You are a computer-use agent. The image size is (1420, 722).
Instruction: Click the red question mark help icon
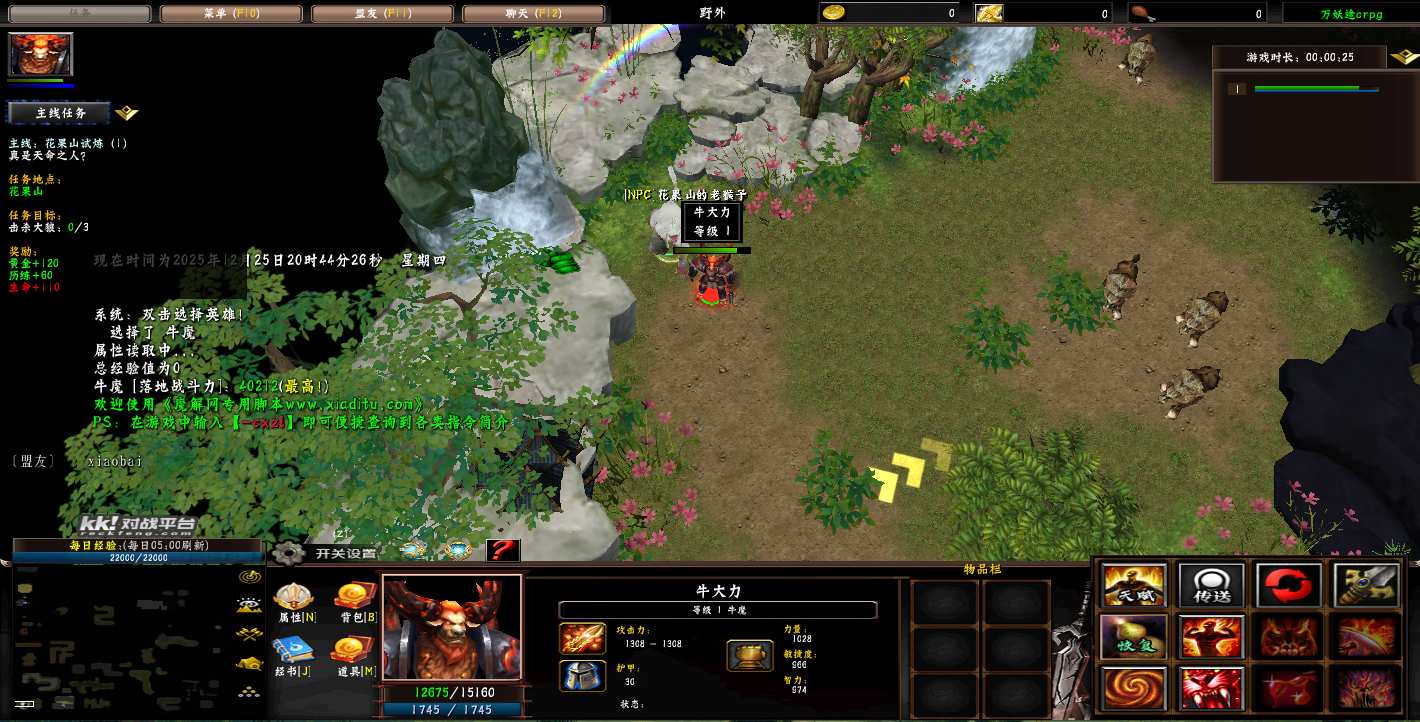(503, 551)
